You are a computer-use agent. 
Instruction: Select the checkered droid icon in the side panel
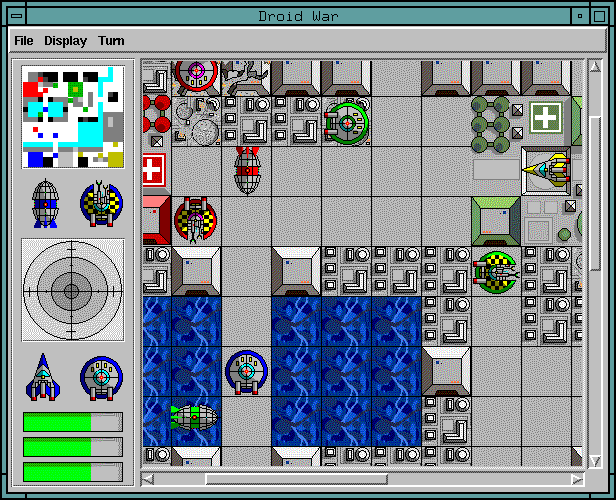[101, 203]
